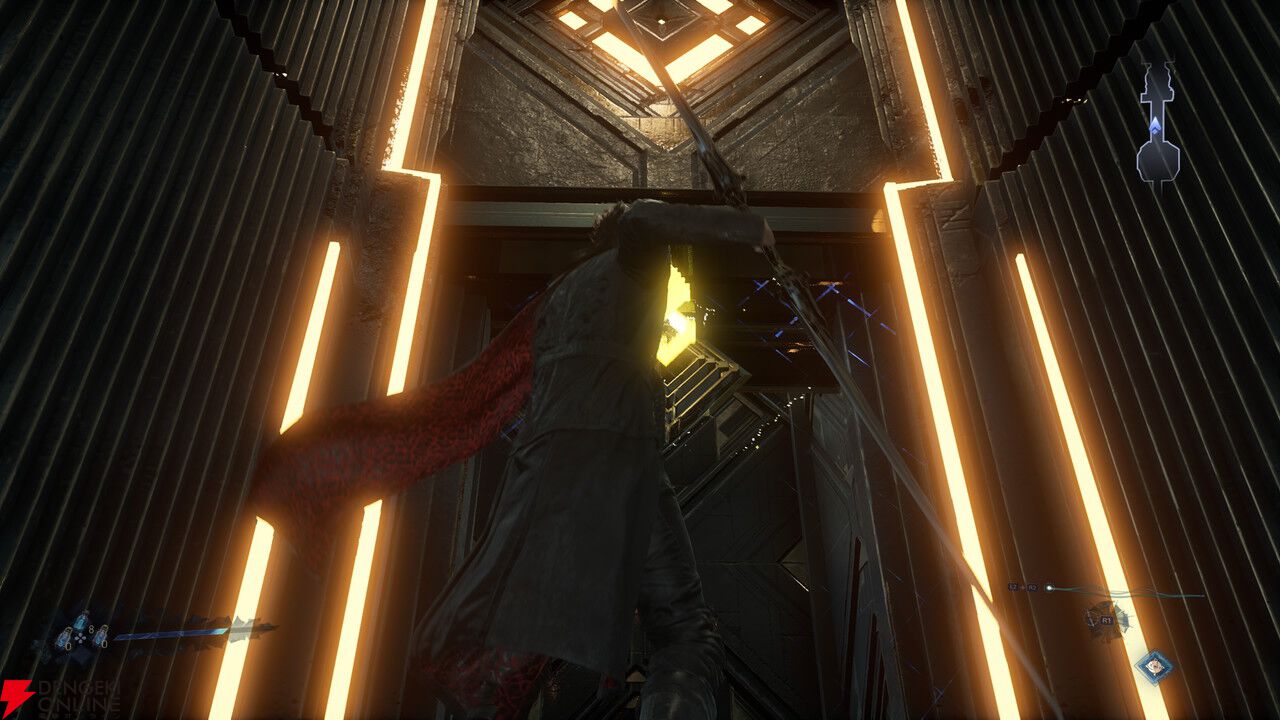1280x720 pixels.
Task: Open the d-pad selector in the bottom-left HUD
Action: [80, 638]
